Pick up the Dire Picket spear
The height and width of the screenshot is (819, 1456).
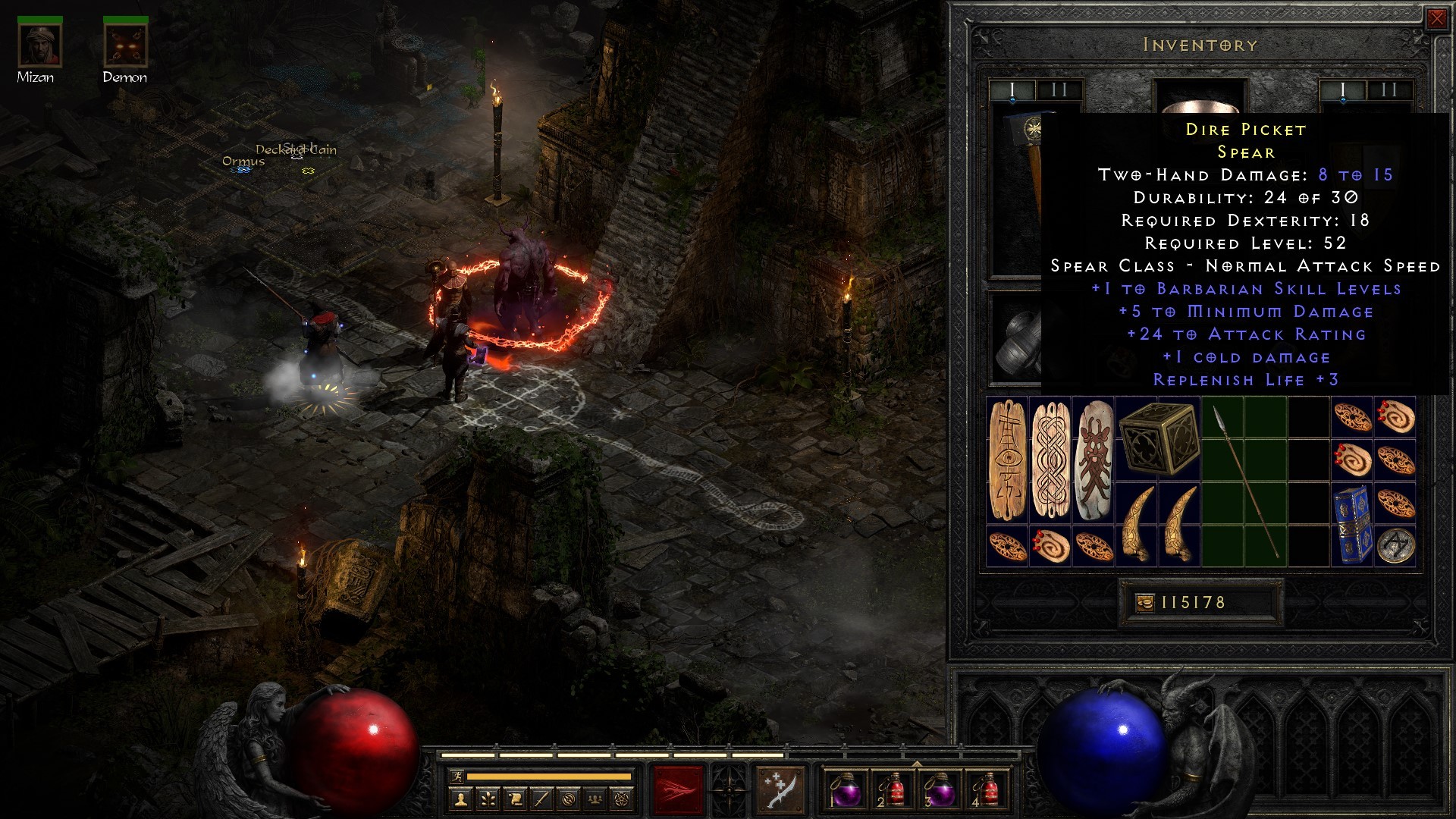click(1244, 482)
